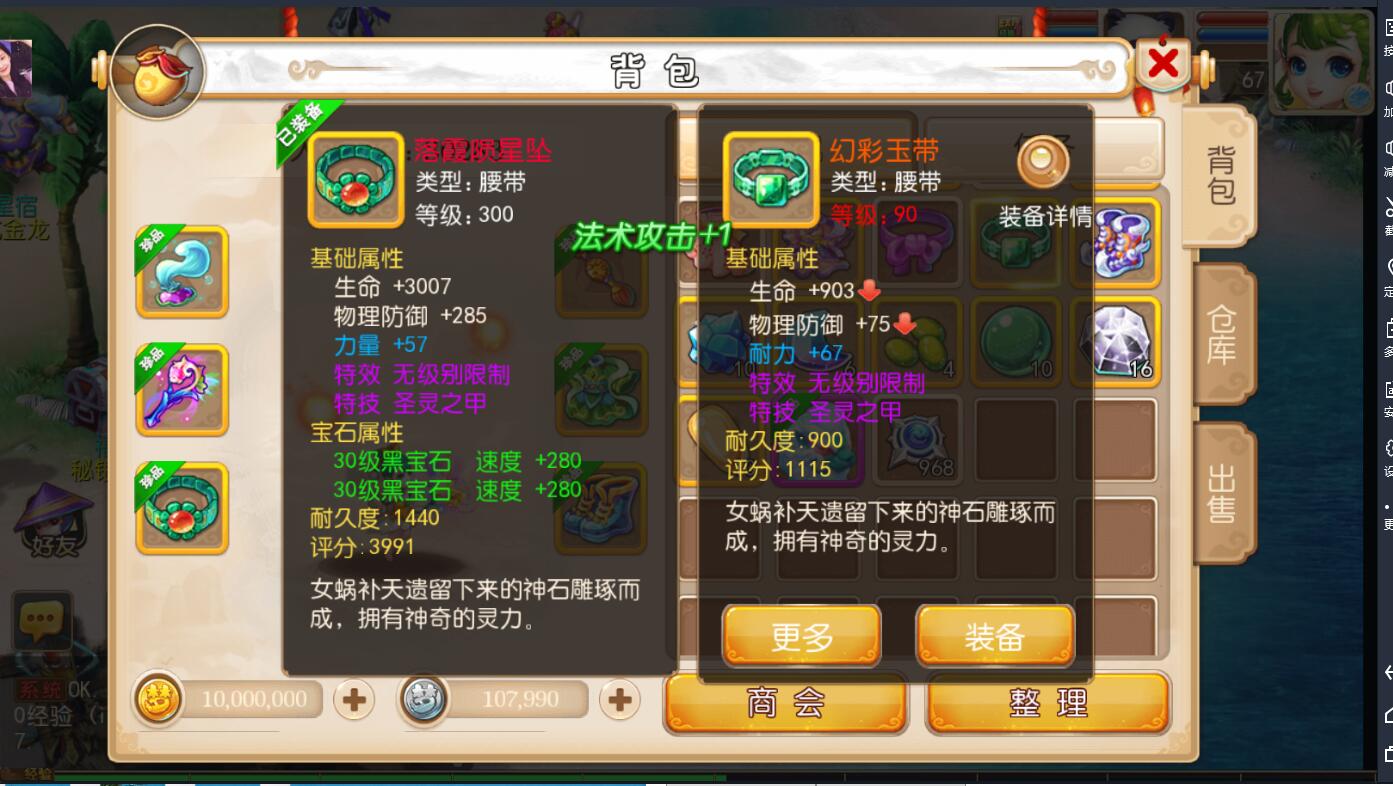Select the purple staff marked 珍品
Image resolution: width=1393 pixels, height=786 pixels.
[x=181, y=390]
